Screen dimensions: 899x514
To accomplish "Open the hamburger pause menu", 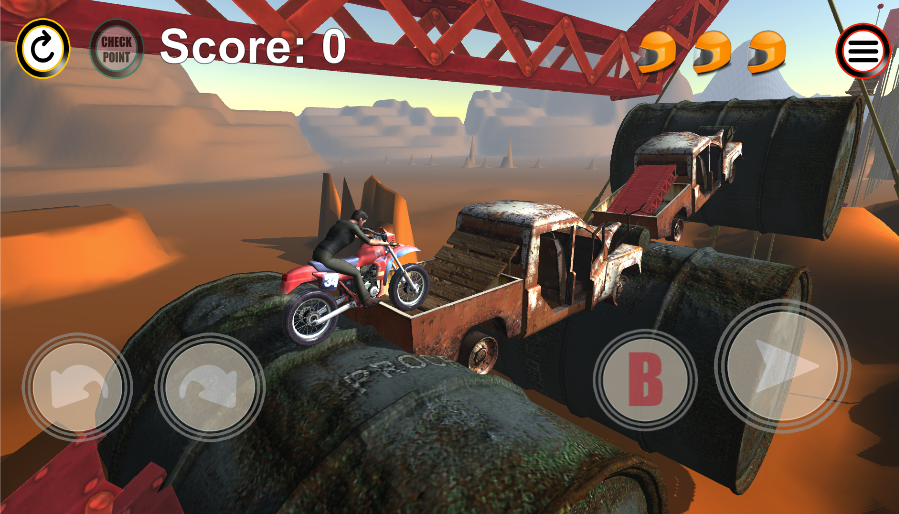I will [x=863, y=50].
